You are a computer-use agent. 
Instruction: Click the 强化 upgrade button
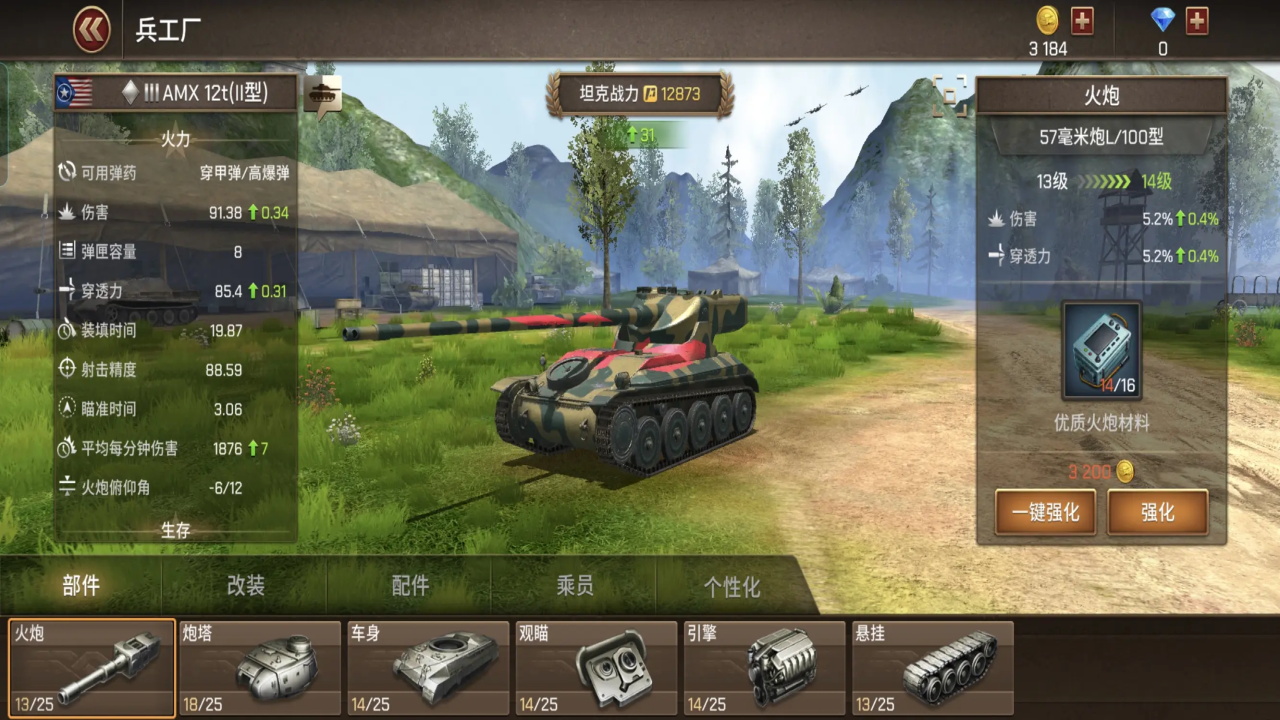[1157, 512]
